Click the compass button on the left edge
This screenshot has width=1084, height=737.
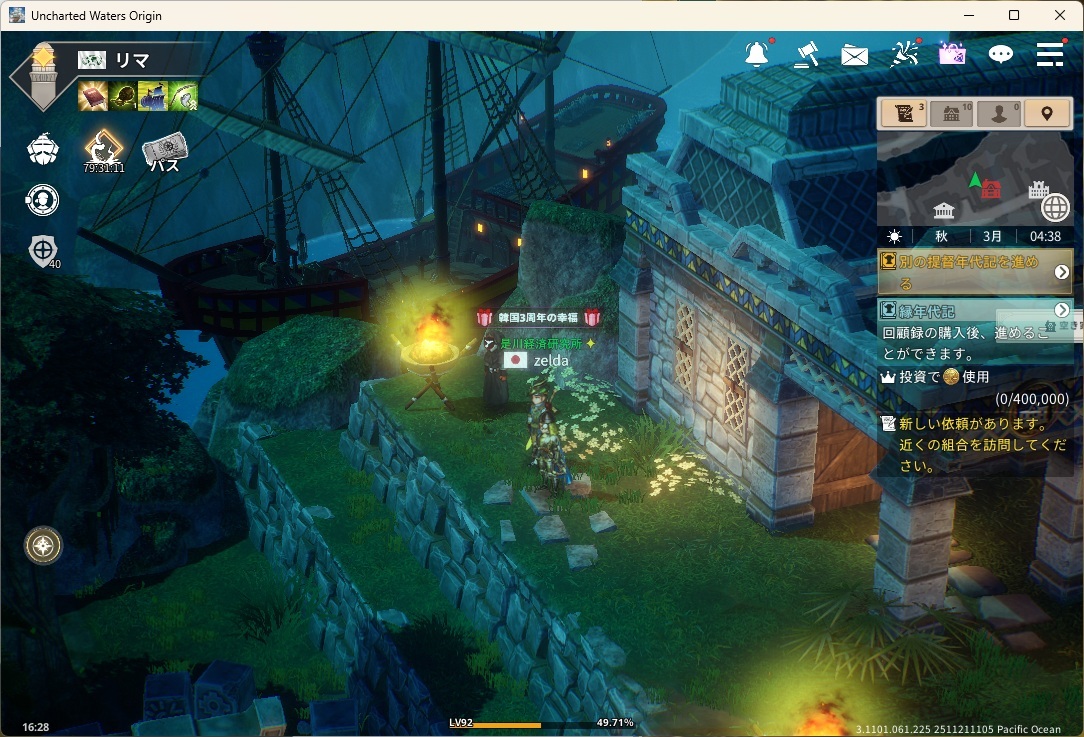click(x=43, y=545)
